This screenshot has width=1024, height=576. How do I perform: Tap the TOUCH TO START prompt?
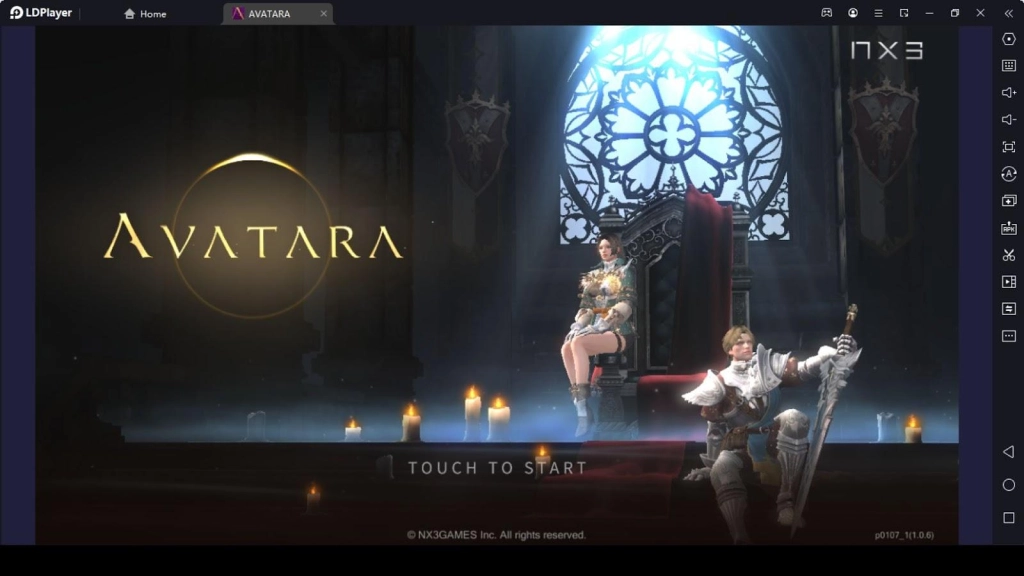497,467
